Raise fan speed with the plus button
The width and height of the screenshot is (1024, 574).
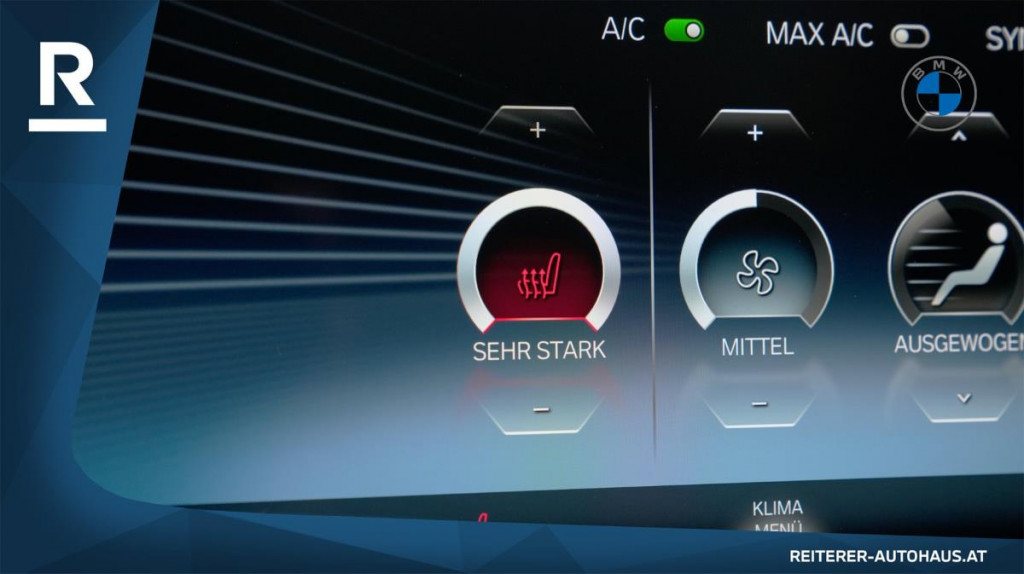pyautogui.click(x=755, y=132)
